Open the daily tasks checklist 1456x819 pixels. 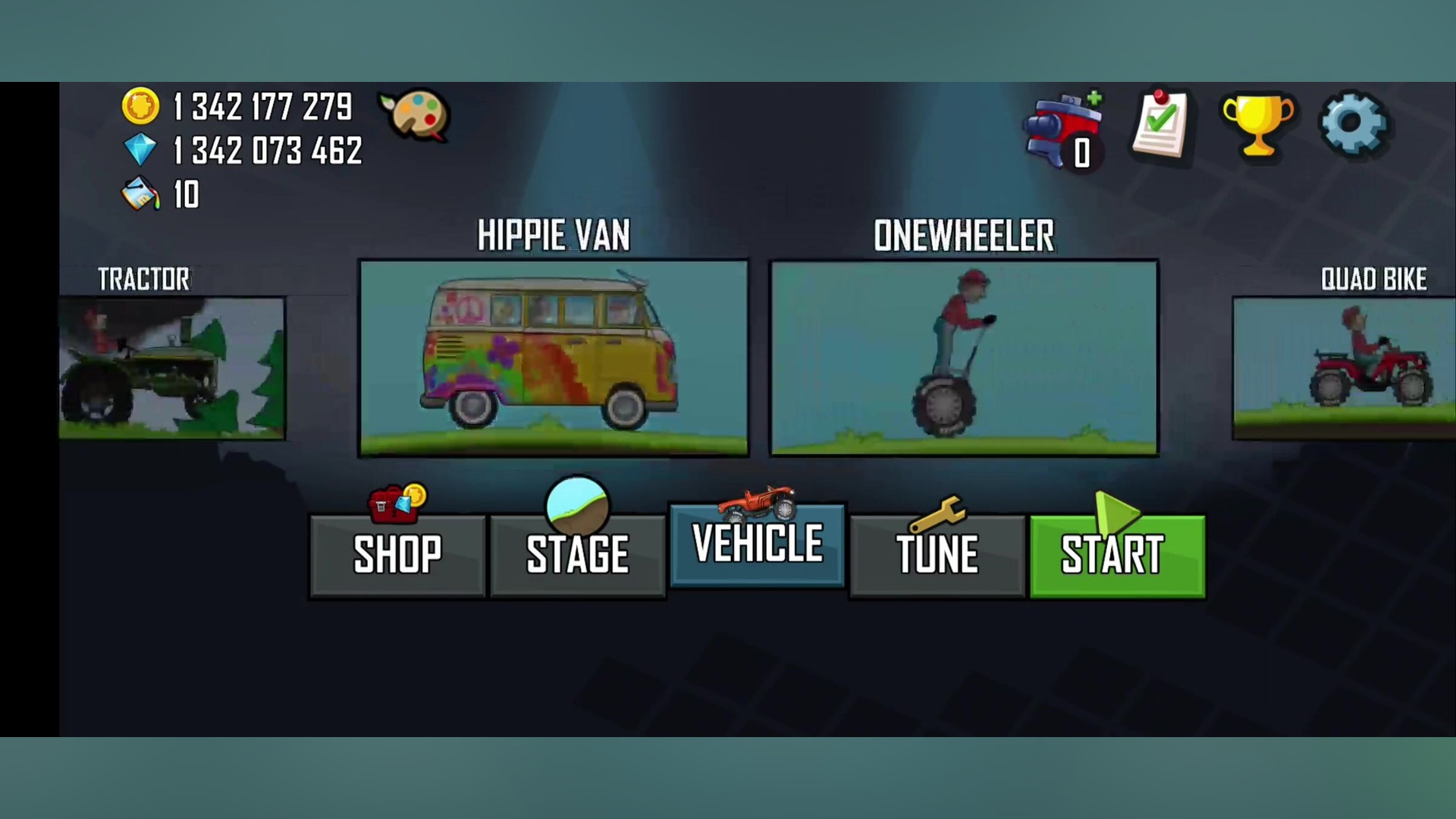[1160, 125]
